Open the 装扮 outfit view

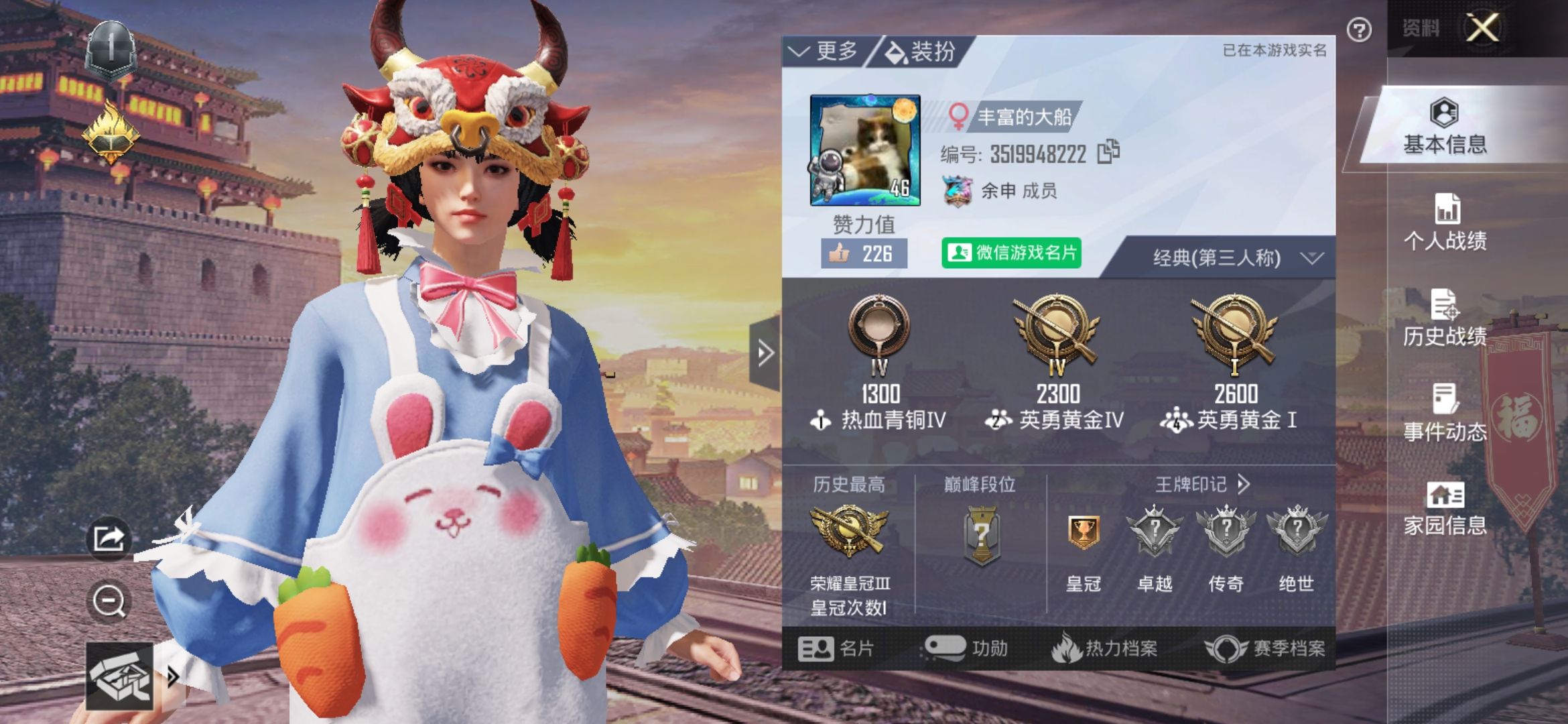pos(921,51)
